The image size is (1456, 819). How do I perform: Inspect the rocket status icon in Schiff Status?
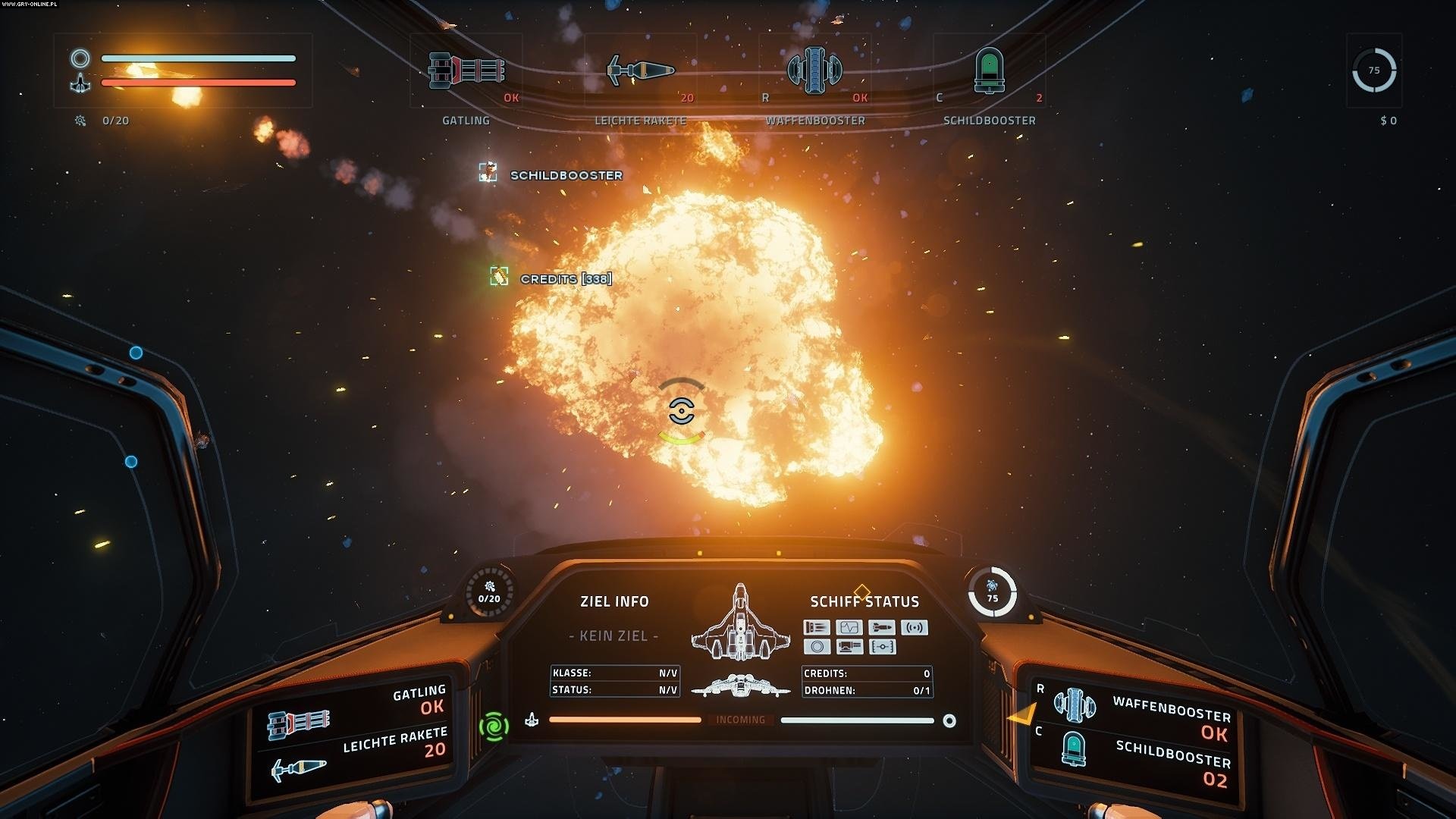pyautogui.click(x=882, y=627)
